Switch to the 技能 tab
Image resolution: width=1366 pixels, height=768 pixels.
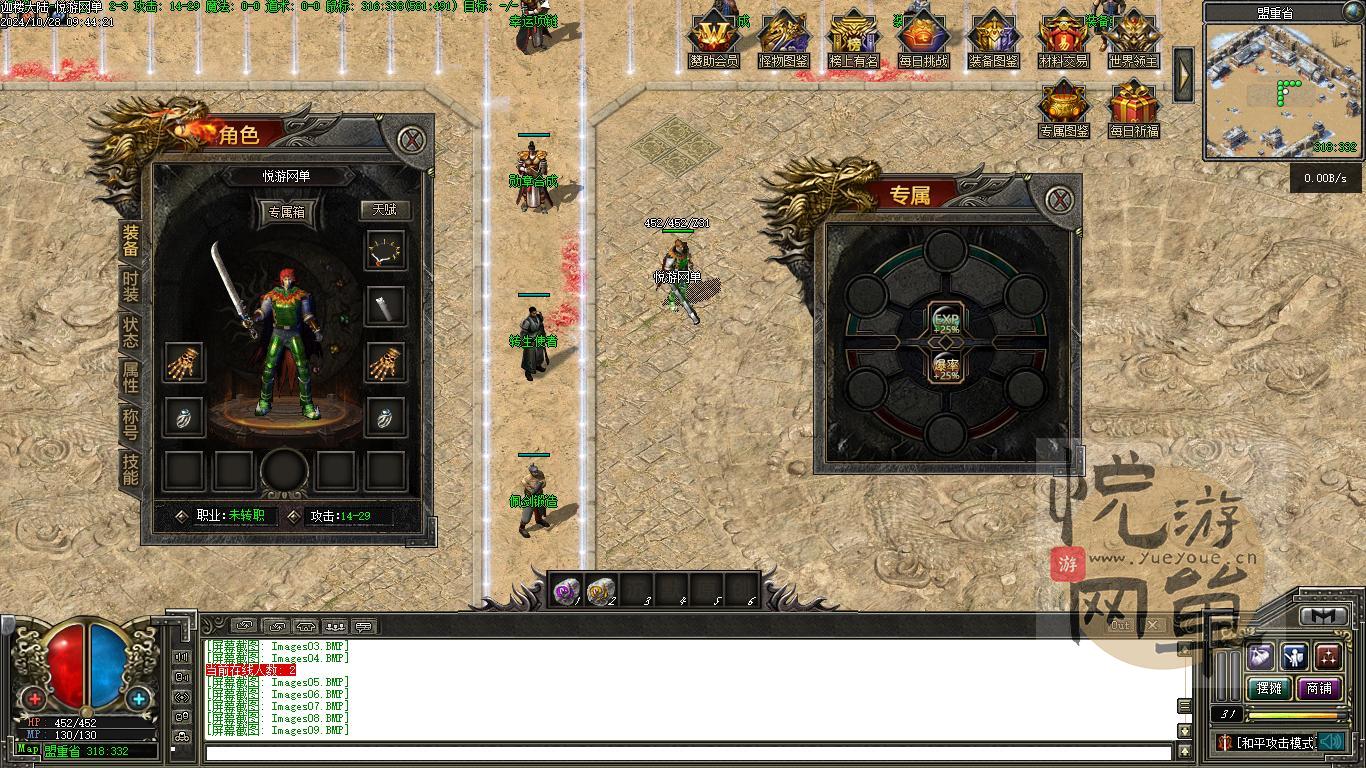[x=131, y=468]
